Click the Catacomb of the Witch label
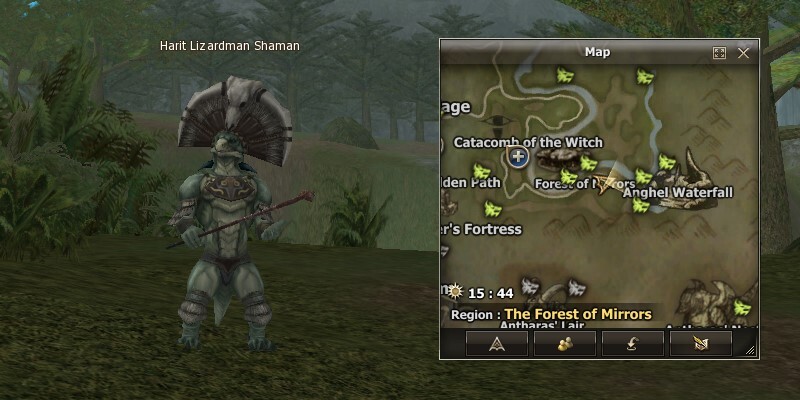Viewport: 800px width, 400px height. pyautogui.click(x=528, y=142)
